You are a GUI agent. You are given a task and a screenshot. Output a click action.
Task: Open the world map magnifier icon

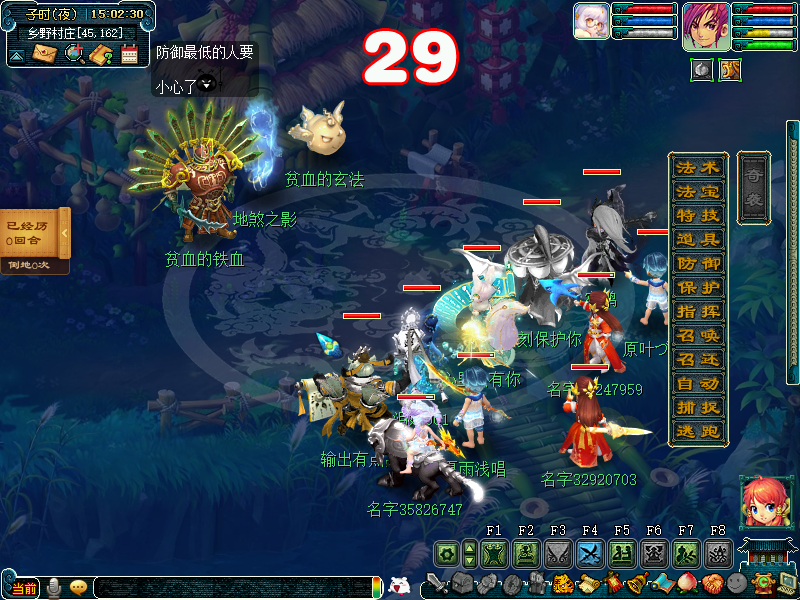click(x=74, y=54)
